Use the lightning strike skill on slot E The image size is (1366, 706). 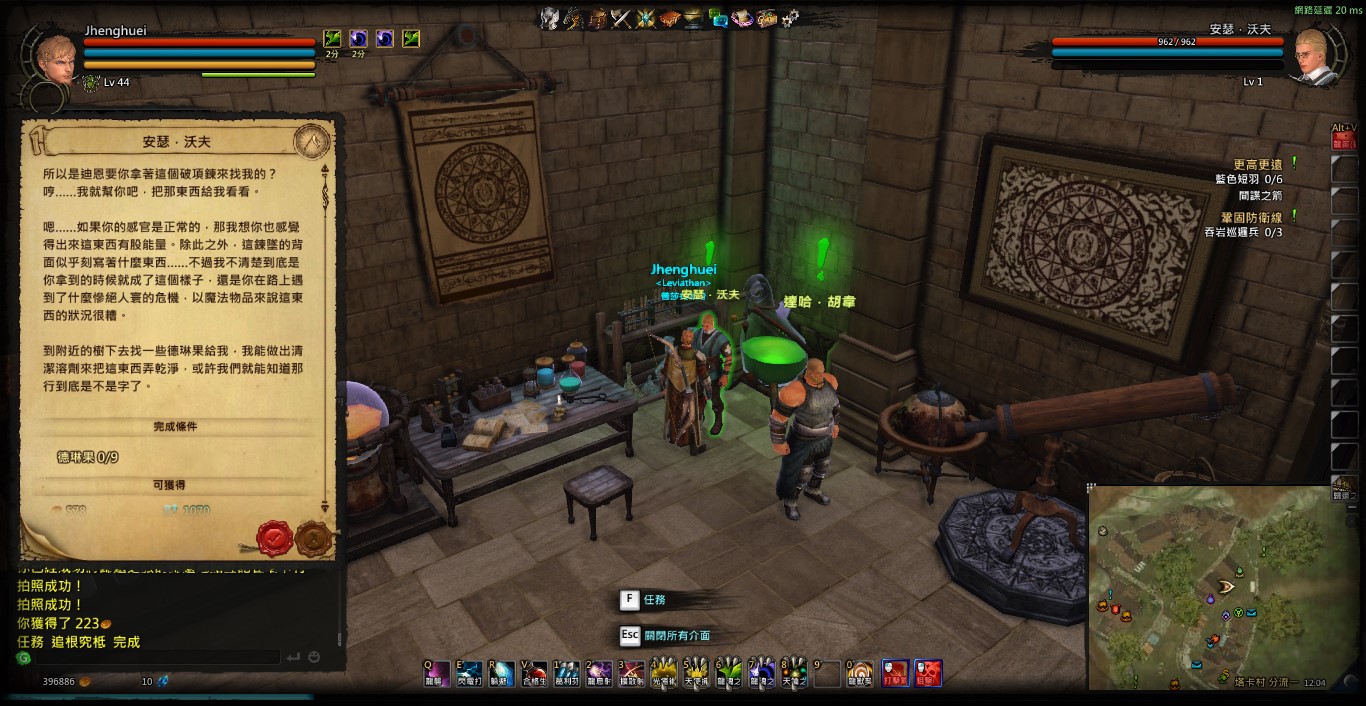point(471,673)
